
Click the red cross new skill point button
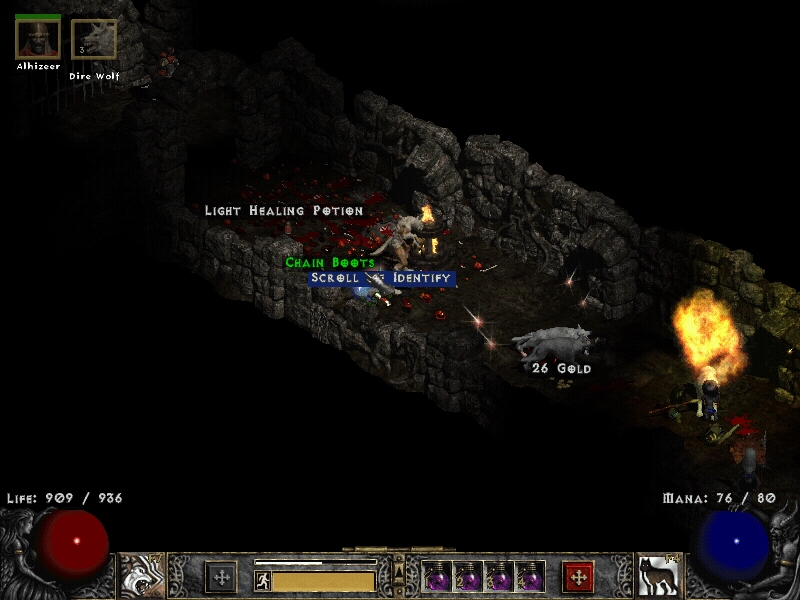578,577
